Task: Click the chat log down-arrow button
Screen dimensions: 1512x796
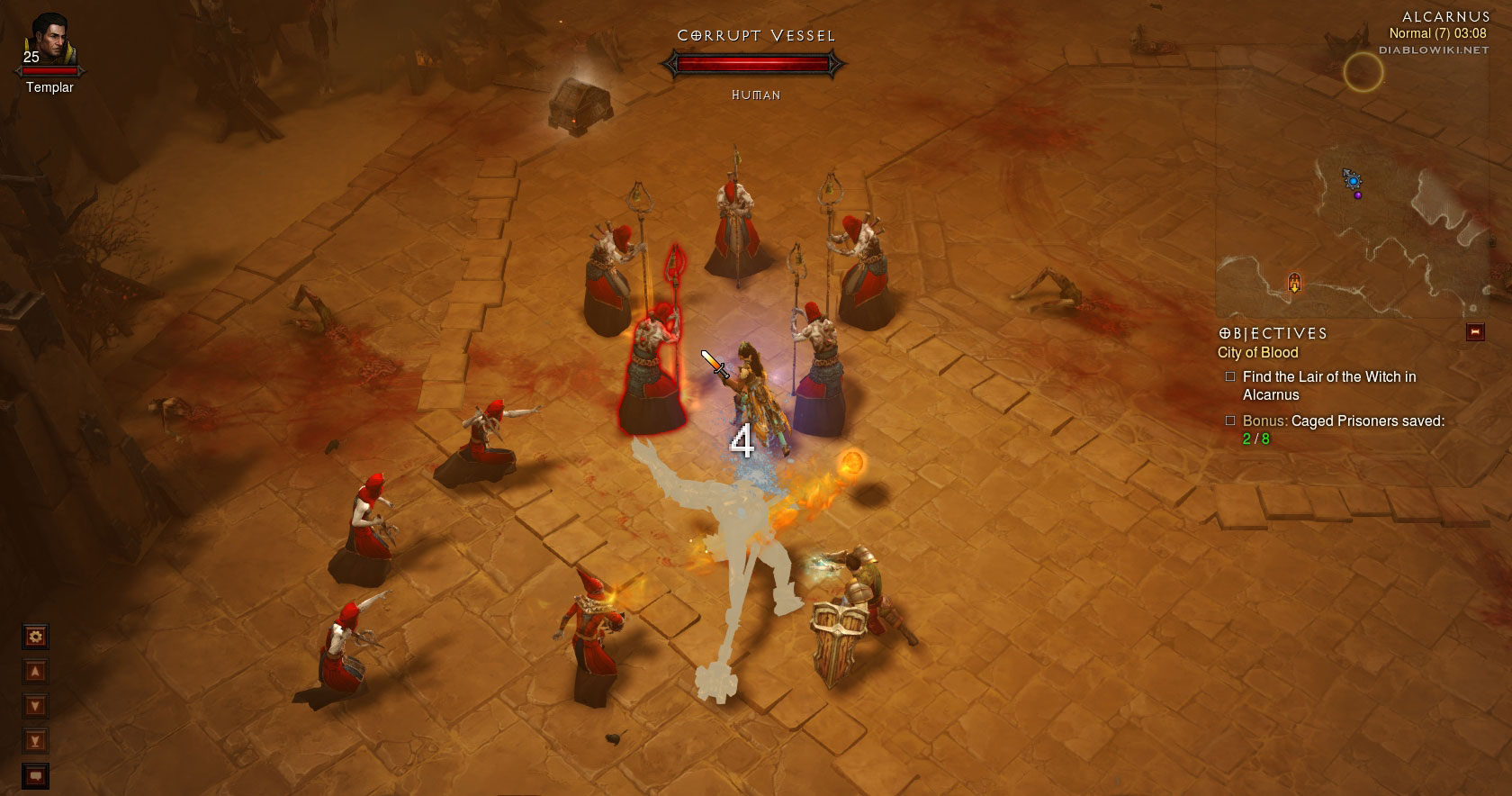Action: 35,706
